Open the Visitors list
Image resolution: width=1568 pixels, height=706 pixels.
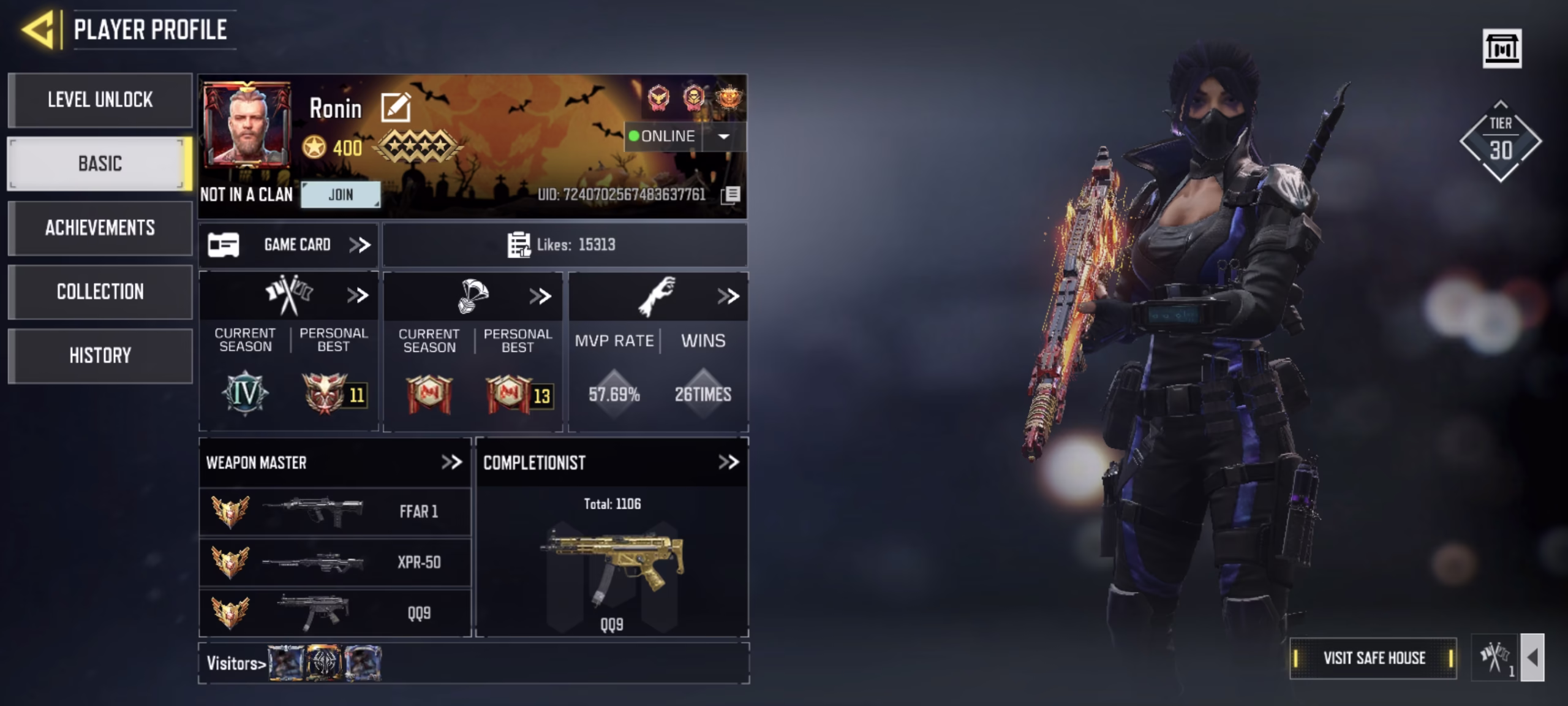tap(236, 663)
